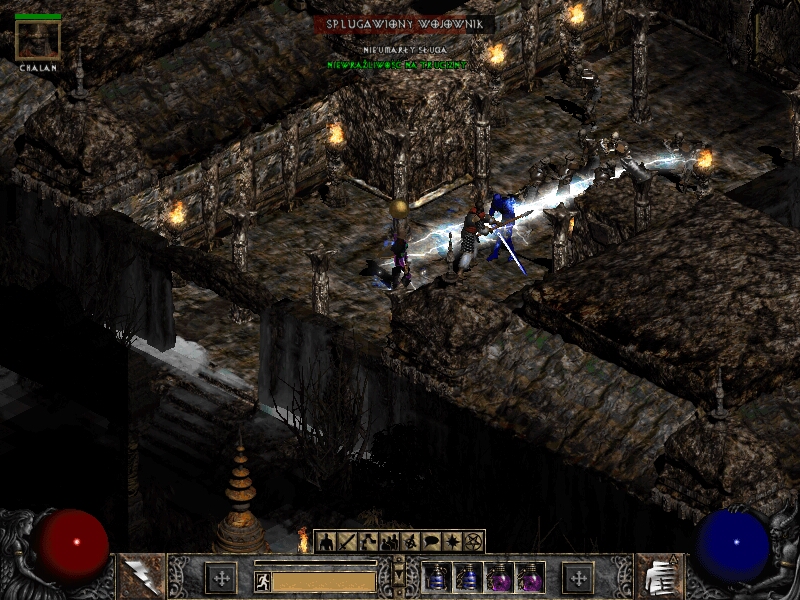Show the skill tree panel
The height and width of the screenshot is (600, 800).
[369, 542]
